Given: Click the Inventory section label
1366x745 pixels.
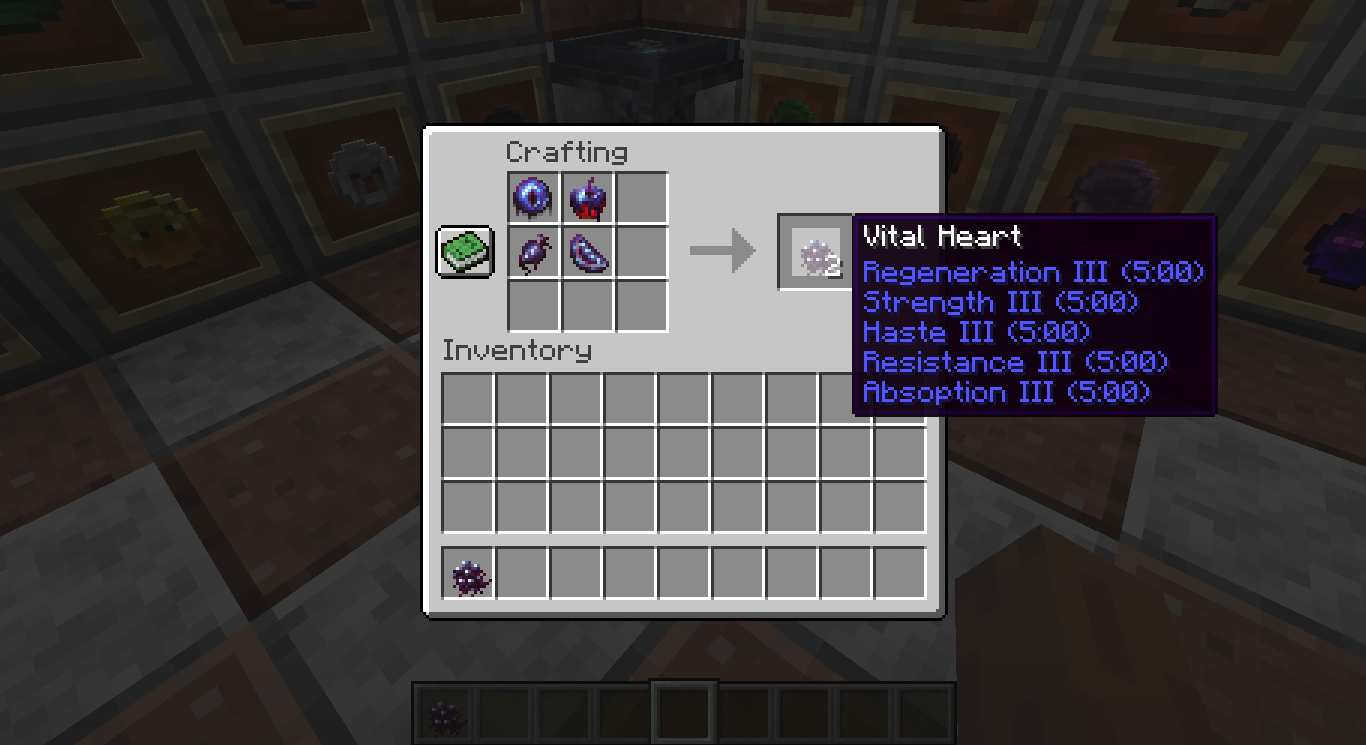Looking at the screenshot, I should tap(518, 351).
